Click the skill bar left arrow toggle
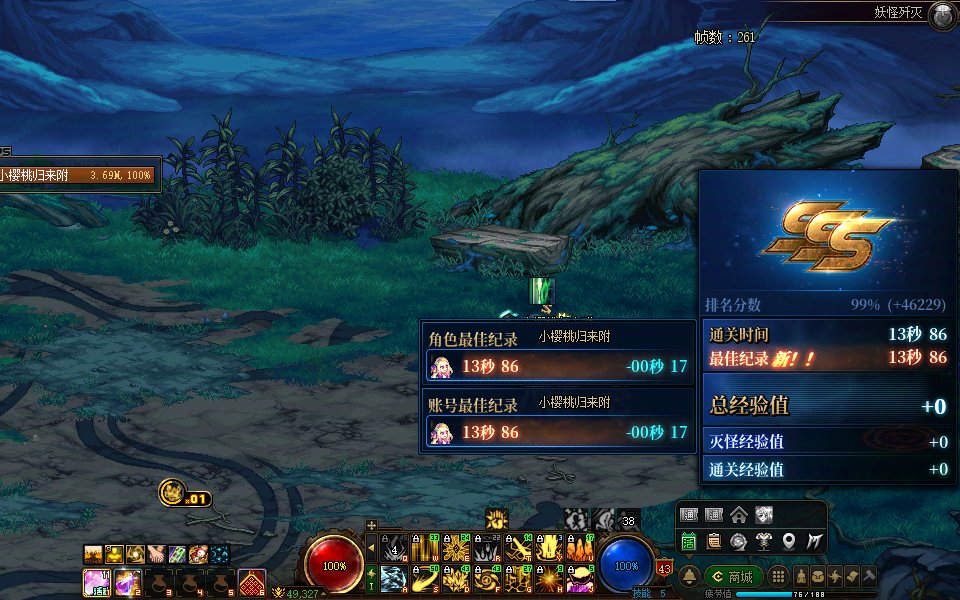This screenshot has height=600, width=960. 372,548
